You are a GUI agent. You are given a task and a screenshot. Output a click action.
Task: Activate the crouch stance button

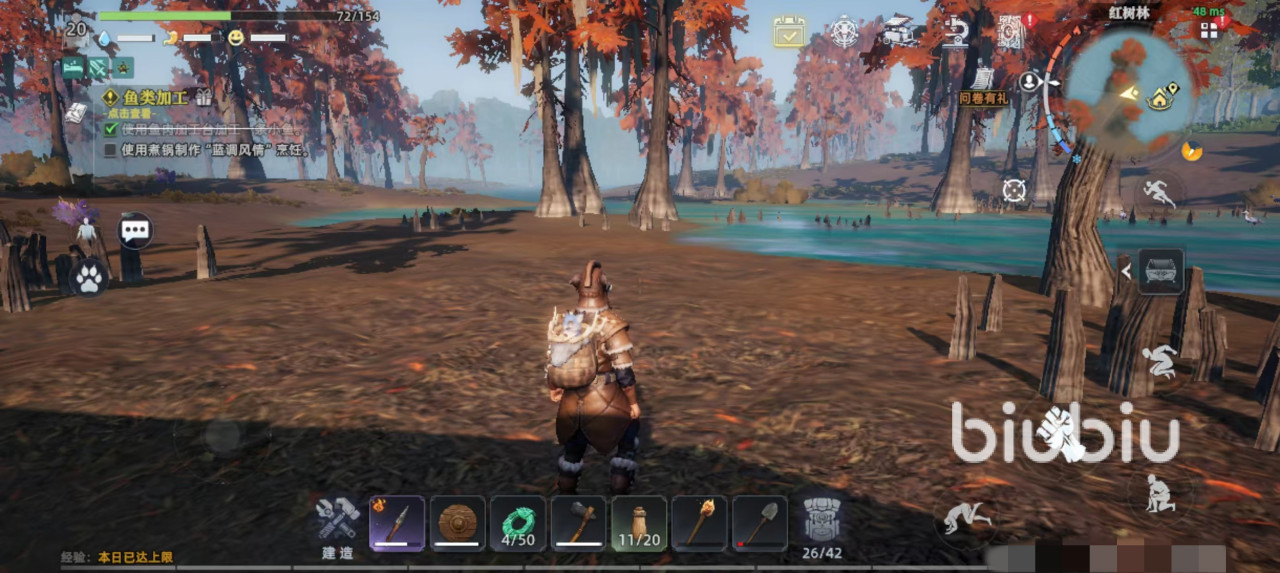coord(1159,361)
